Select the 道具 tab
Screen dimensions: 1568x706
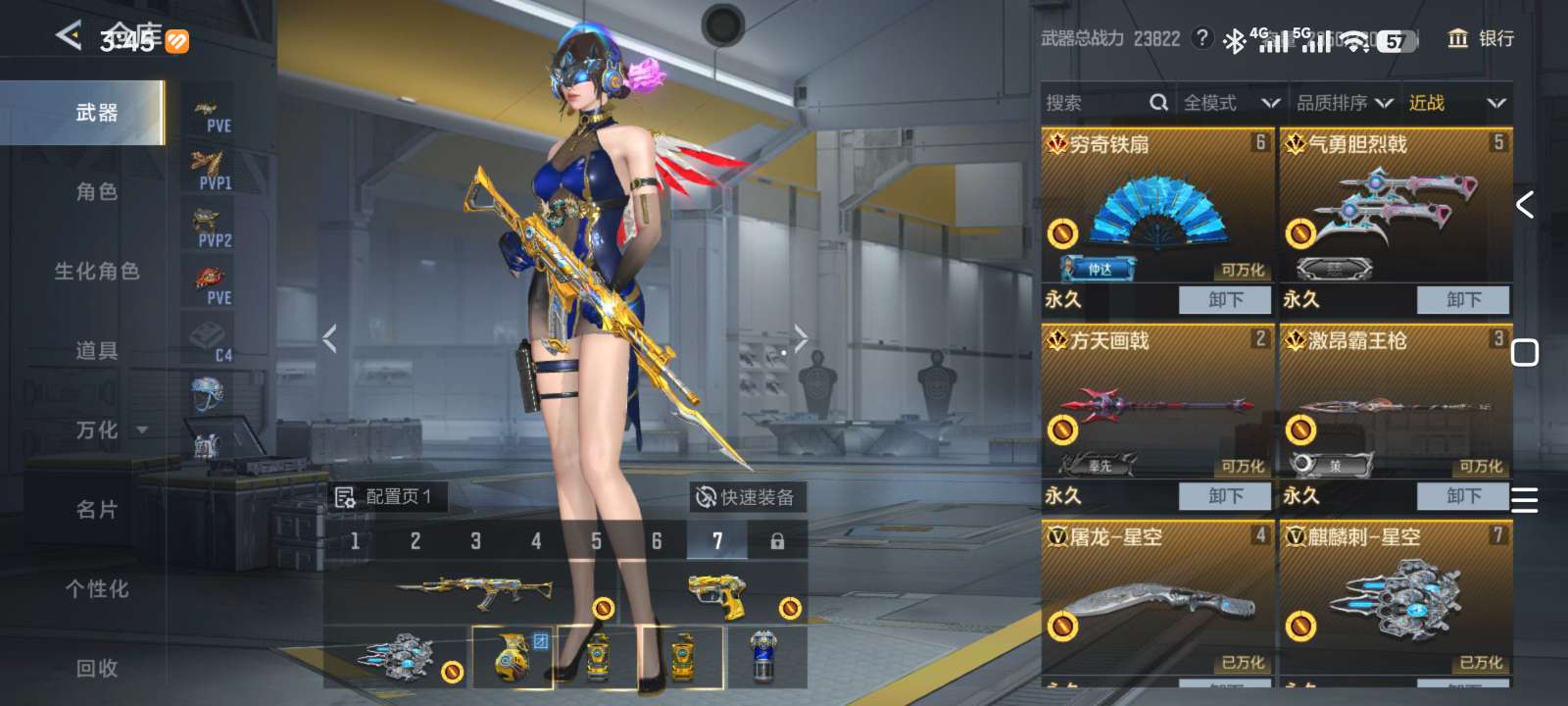pyautogui.click(x=96, y=351)
